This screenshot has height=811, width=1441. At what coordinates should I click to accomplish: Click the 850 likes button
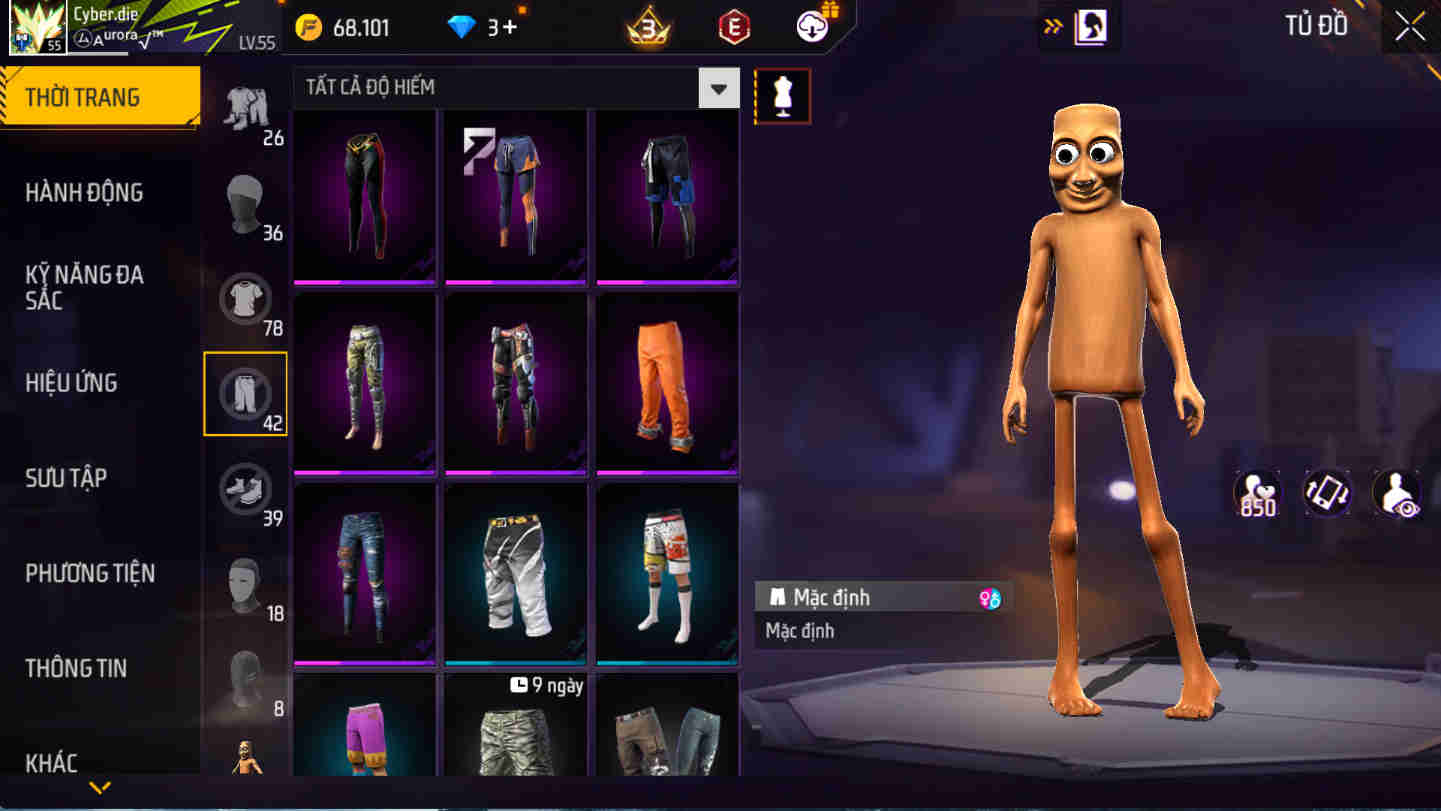[x=1257, y=493]
